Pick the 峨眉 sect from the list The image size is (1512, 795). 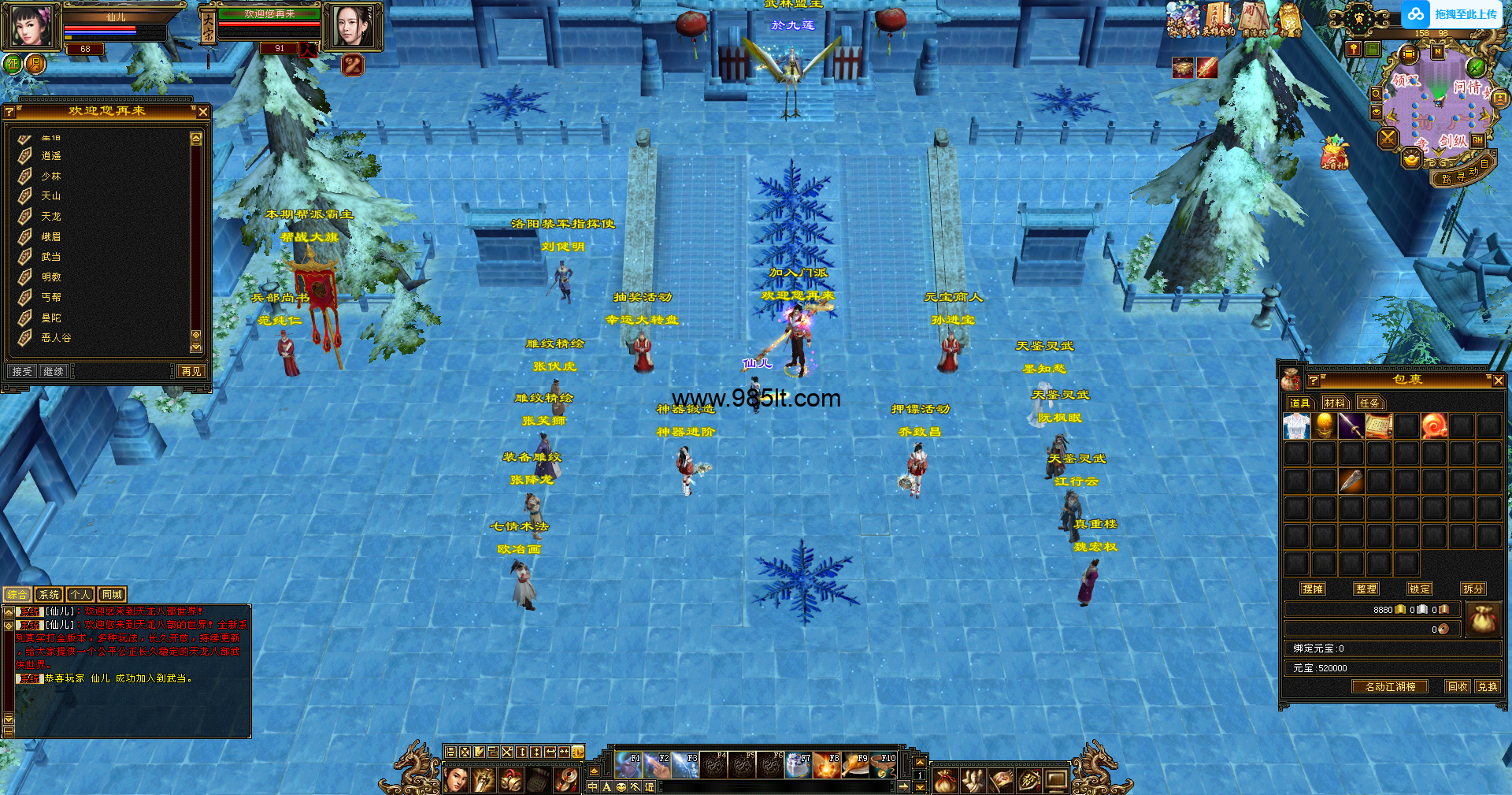point(50,236)
